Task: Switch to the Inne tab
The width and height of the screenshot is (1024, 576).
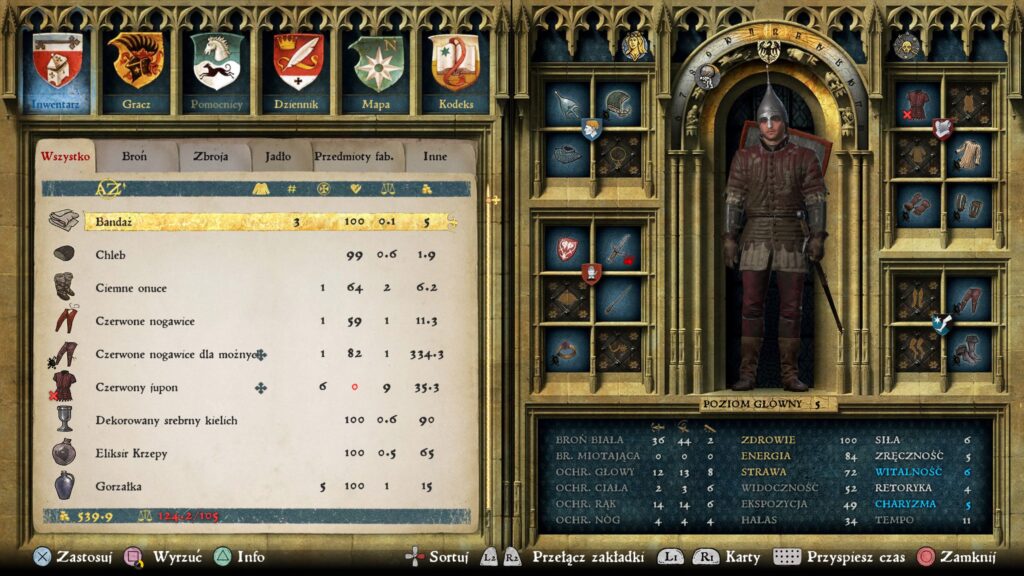Action: click(x=435, y=156)
